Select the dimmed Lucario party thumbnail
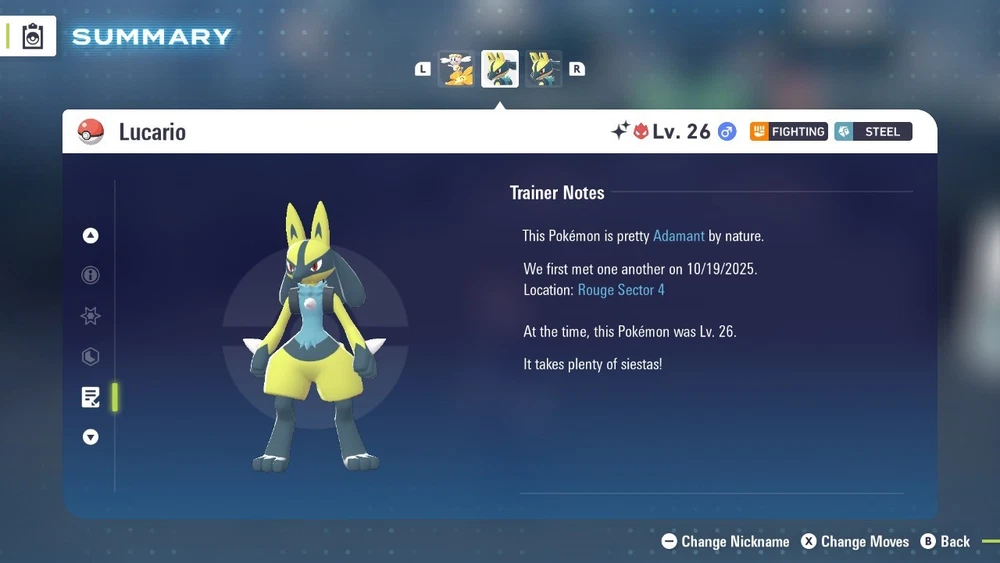Screen dimensions: 1000x563 544,69
